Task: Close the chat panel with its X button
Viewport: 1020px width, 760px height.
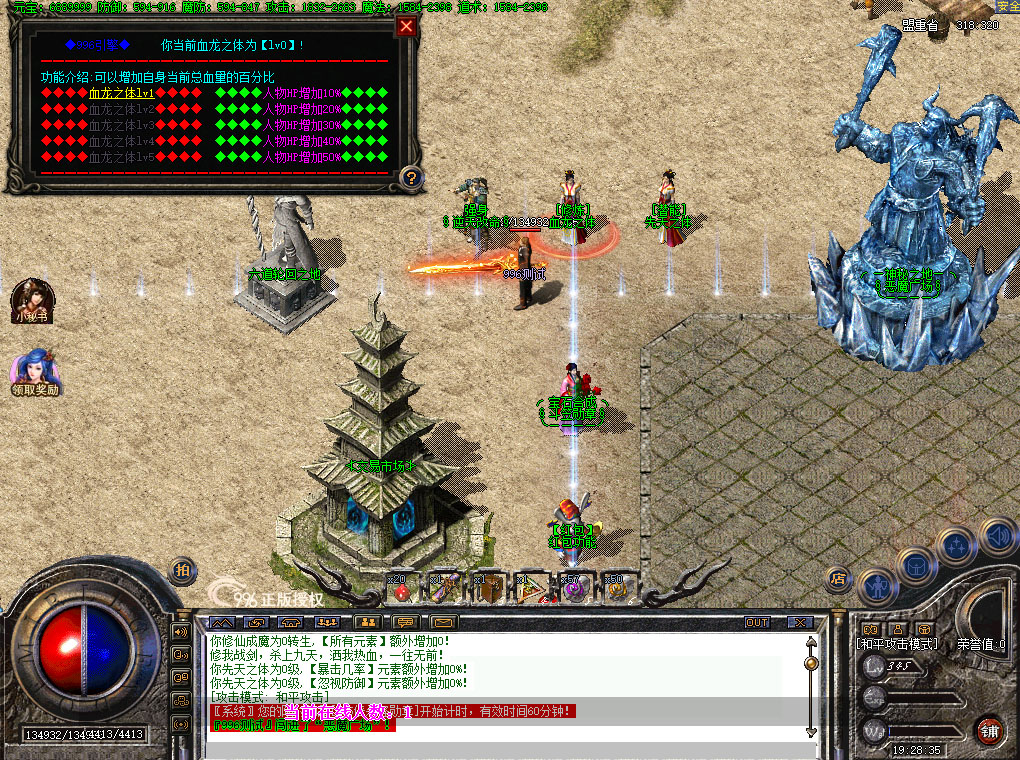Action: click(799, 622)
